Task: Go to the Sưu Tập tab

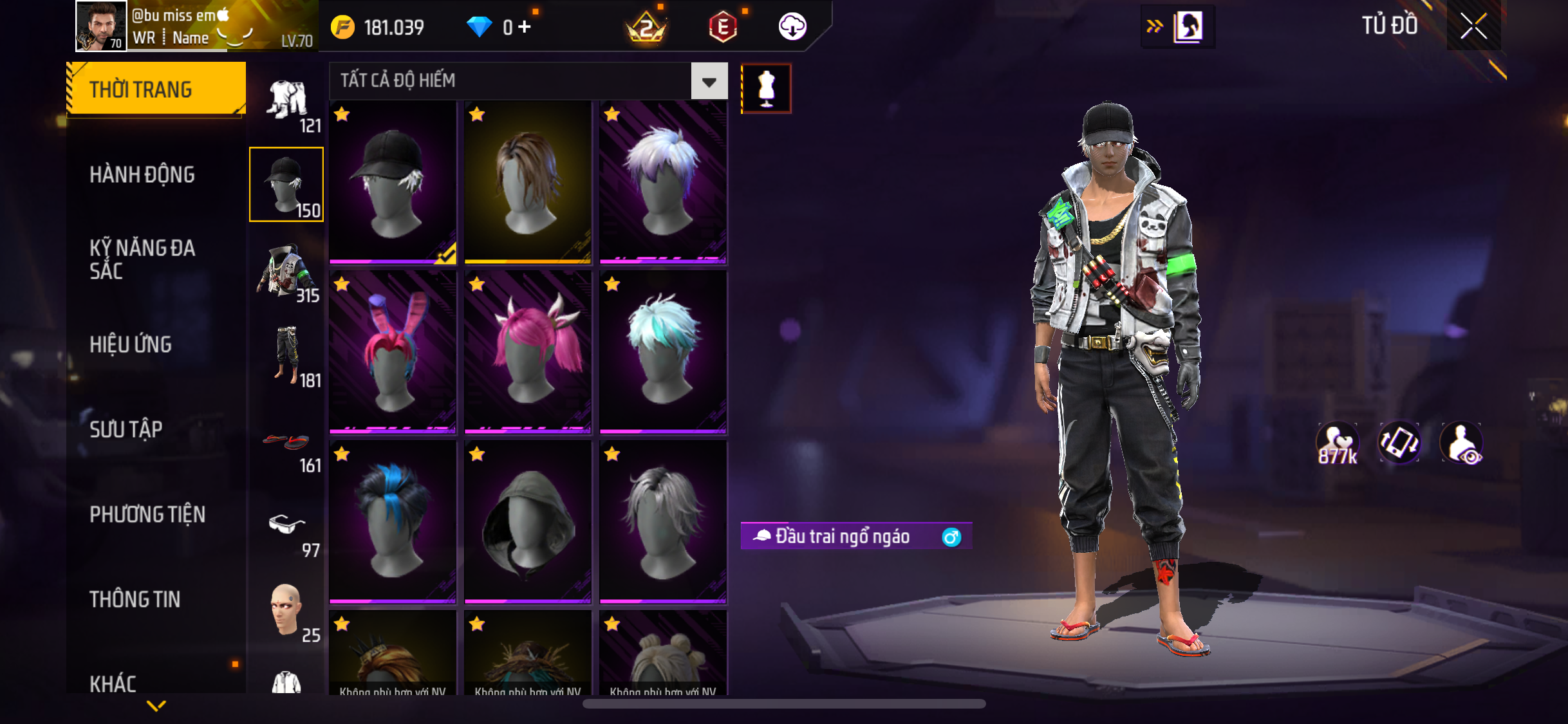Action: [x=126, y=429]
